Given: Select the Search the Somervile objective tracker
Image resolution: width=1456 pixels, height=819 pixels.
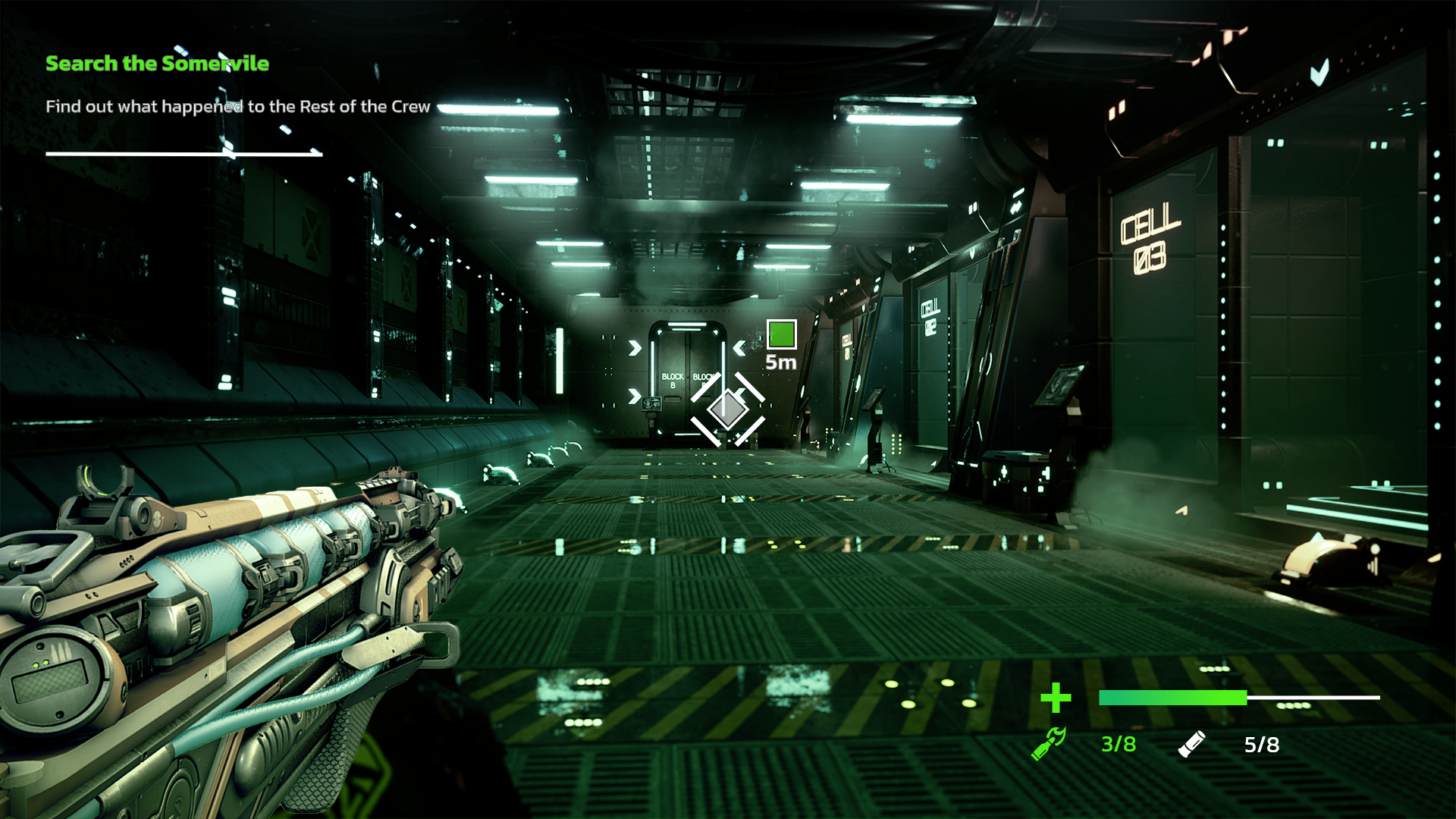Looking at the screenshot, I should [157, 64].
